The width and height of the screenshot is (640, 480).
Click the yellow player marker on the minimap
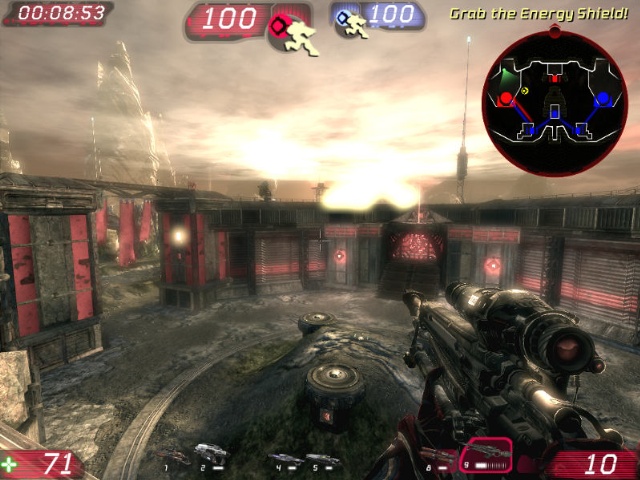(x=526, y=90)
